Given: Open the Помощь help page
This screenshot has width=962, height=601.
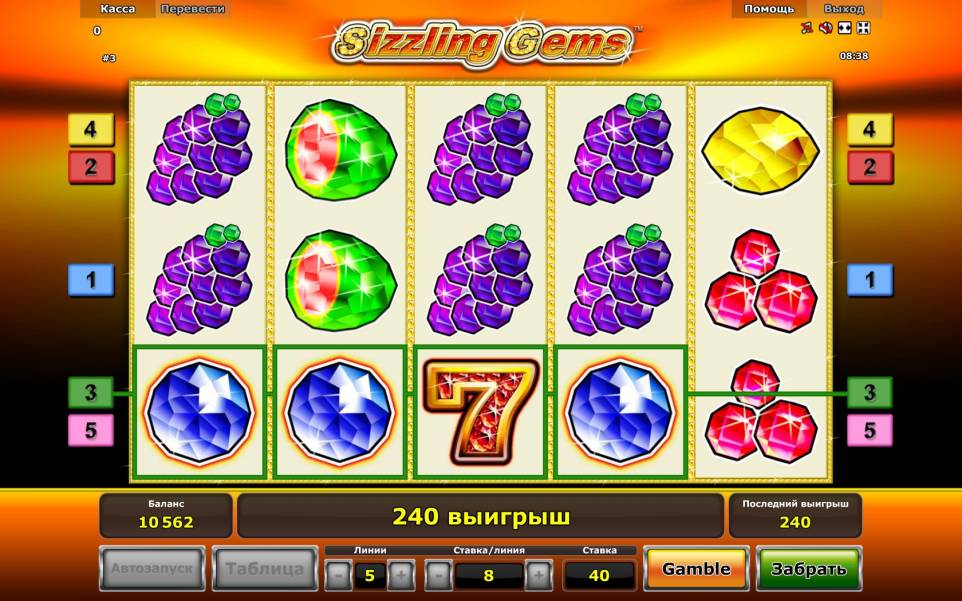Looking at the screenshot, I should 769,9.
